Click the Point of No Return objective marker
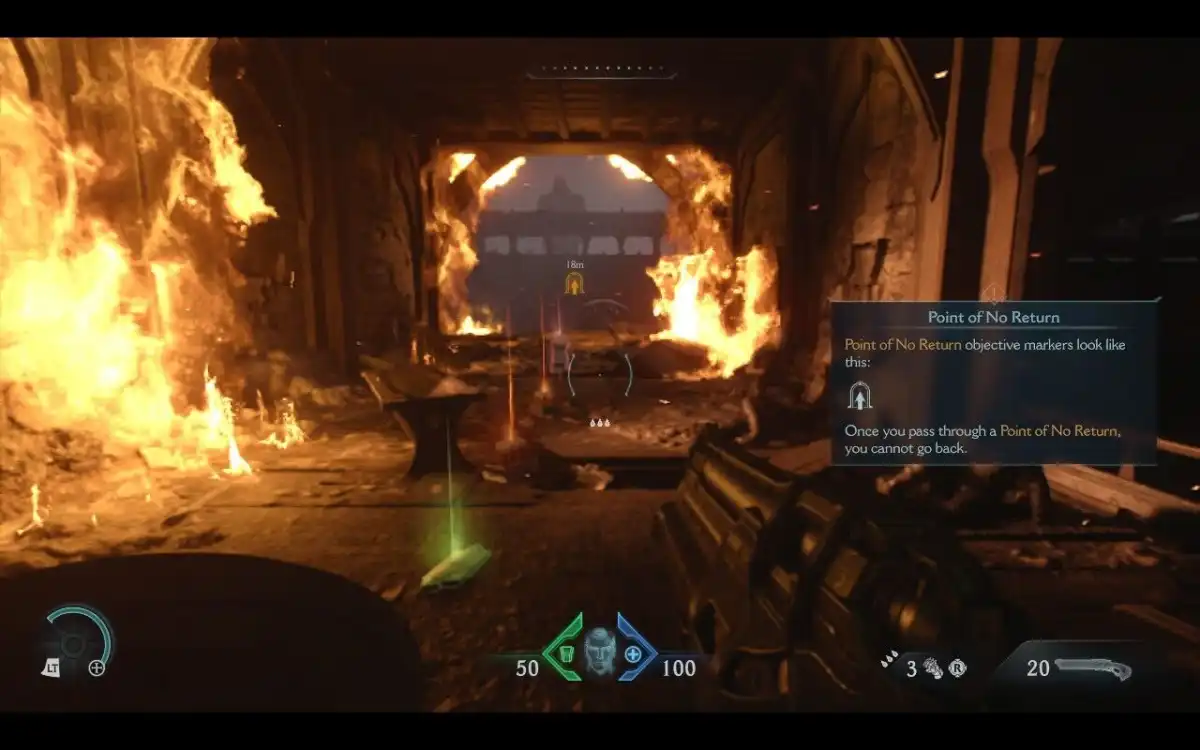 click(x=575, y=284)
